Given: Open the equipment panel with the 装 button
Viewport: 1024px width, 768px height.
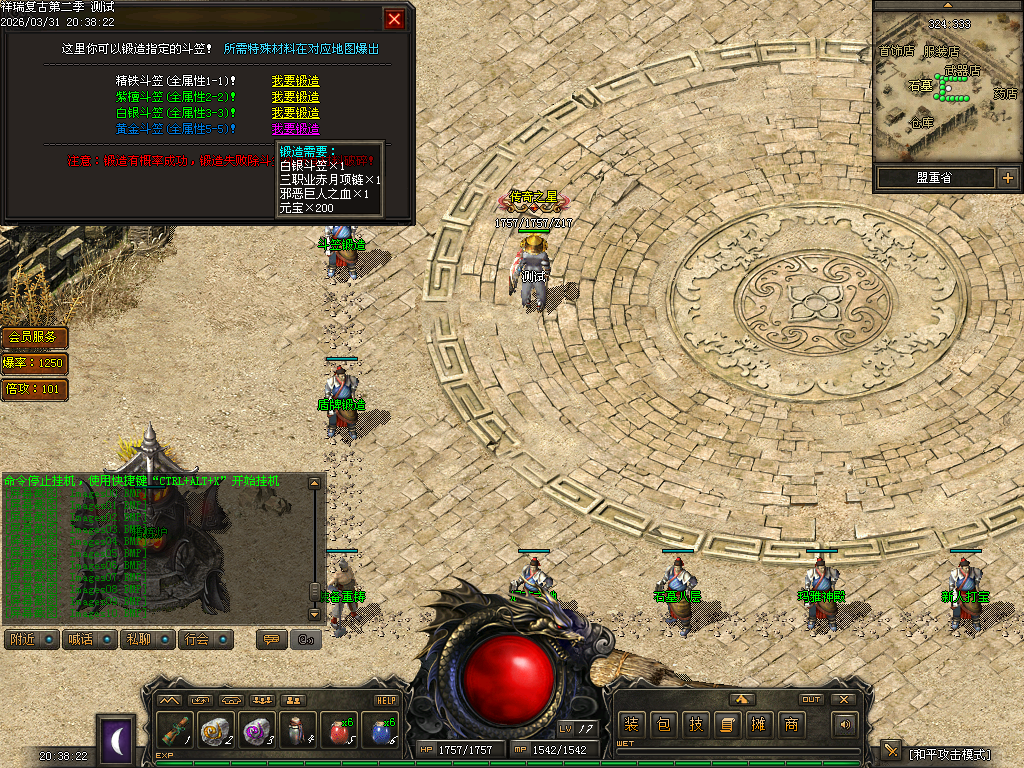Looking at the screenshot, I should point(631,725).
